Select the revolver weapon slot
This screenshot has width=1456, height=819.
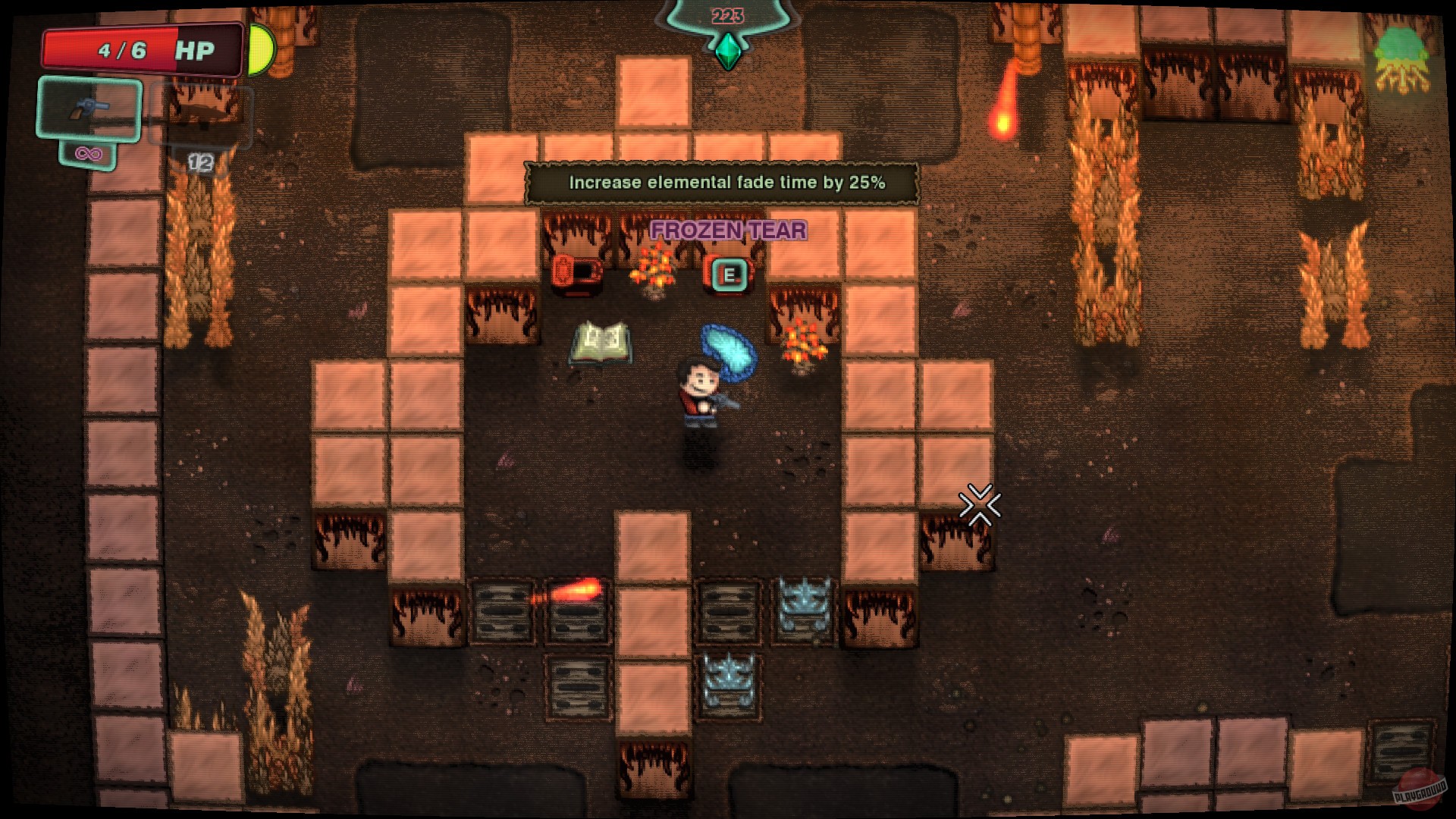pos(89,112)
